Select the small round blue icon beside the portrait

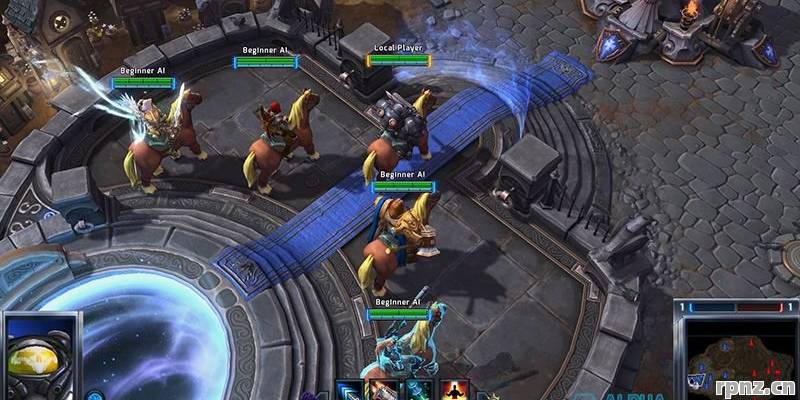point(93,394)
